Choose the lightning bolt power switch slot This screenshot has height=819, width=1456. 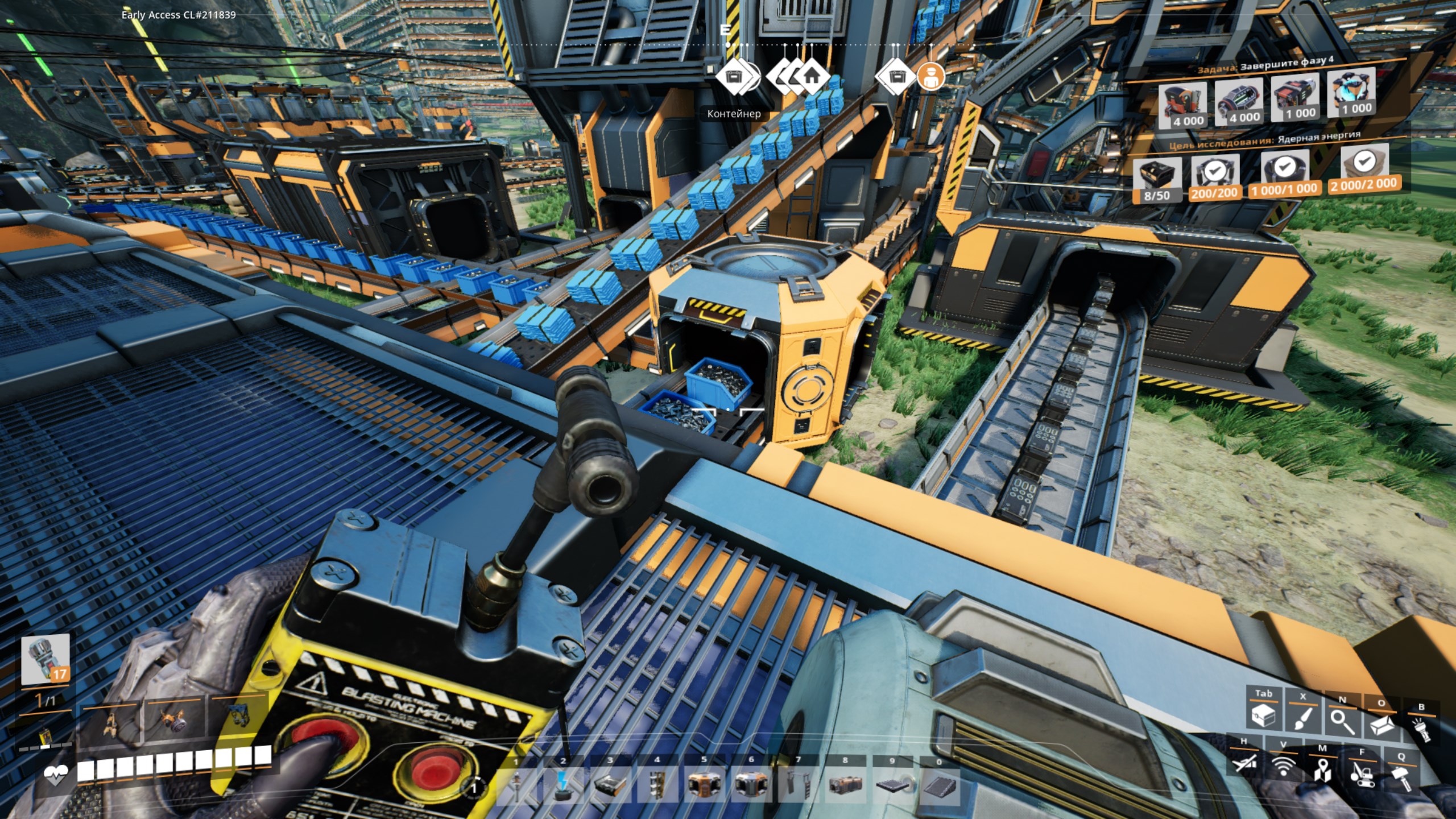tap(563, 787)
